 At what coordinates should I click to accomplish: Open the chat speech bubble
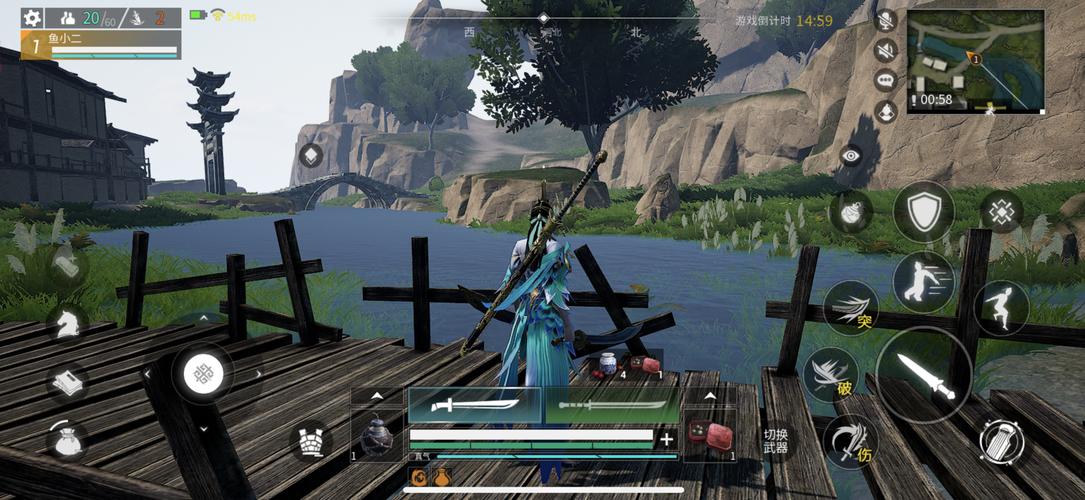pyautogui.click(x=885, y=80)
